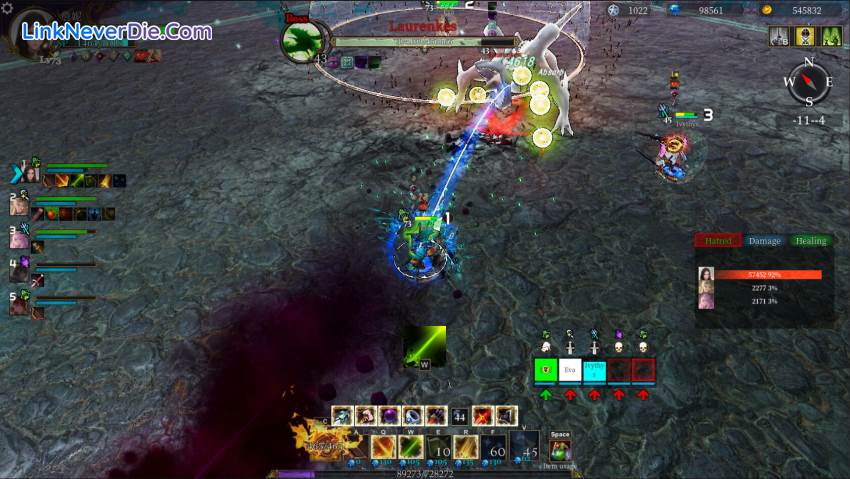This screenshot has height=479, width=850.
Task: Click the yellow character icon button
Action: click(x=806, y=36)
